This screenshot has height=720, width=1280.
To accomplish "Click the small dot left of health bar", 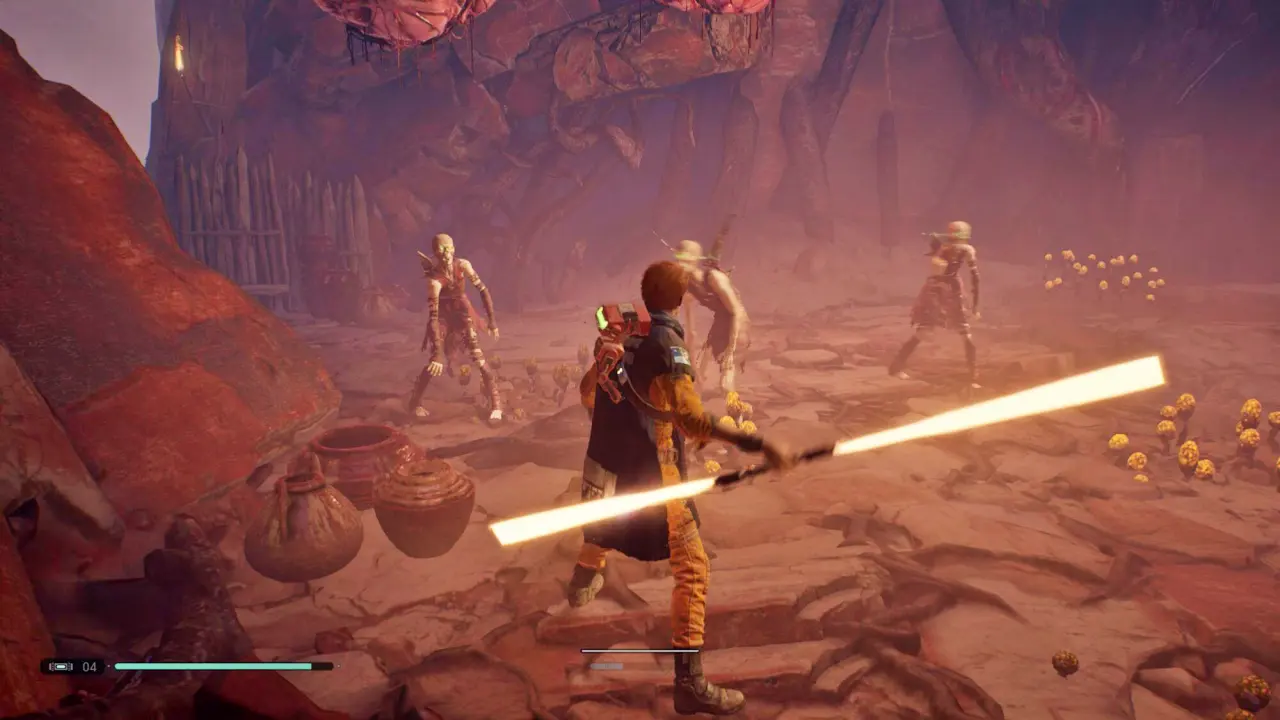I will 108,666.
